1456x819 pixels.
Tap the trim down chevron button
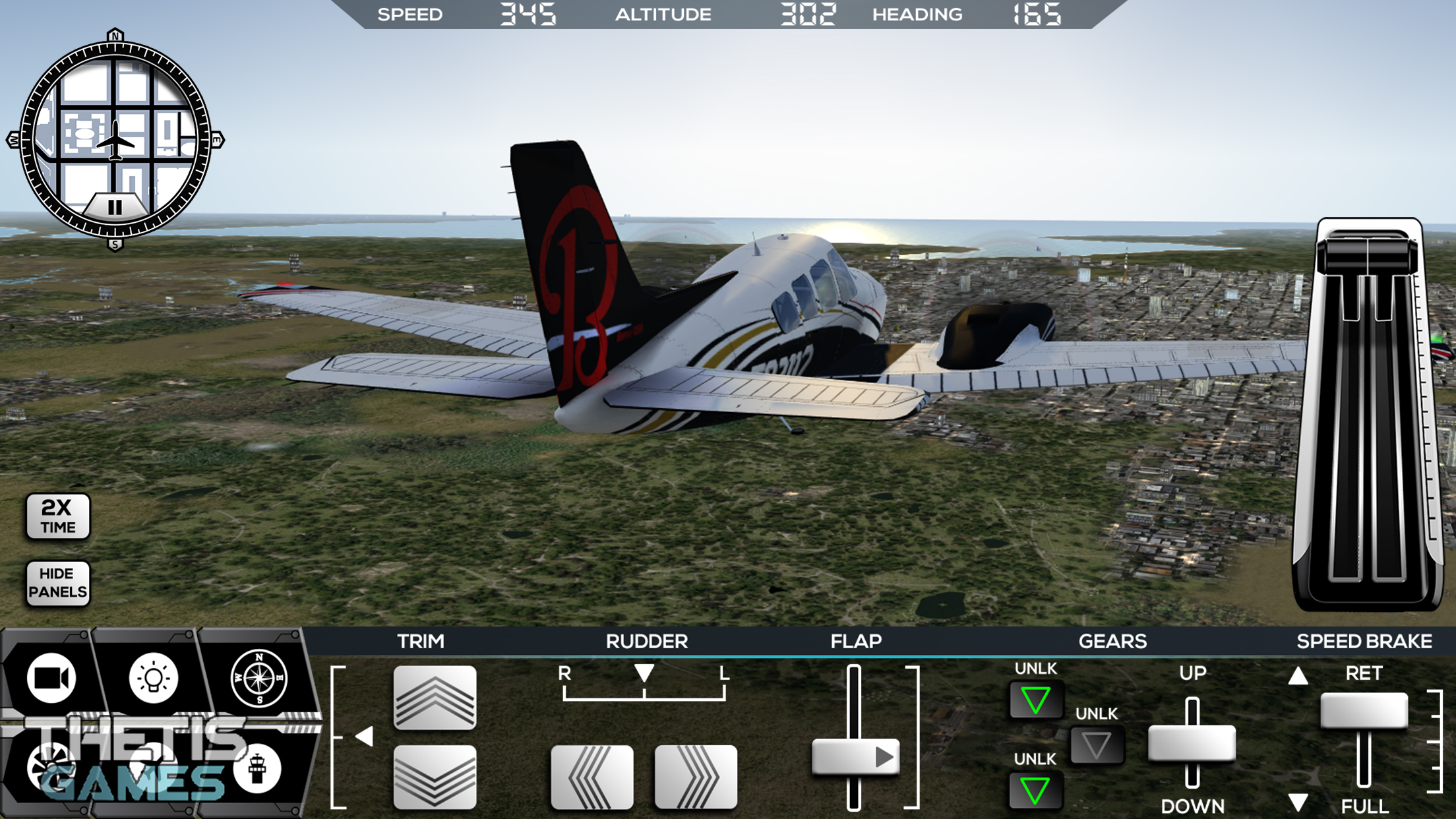(x=435, y=777)
